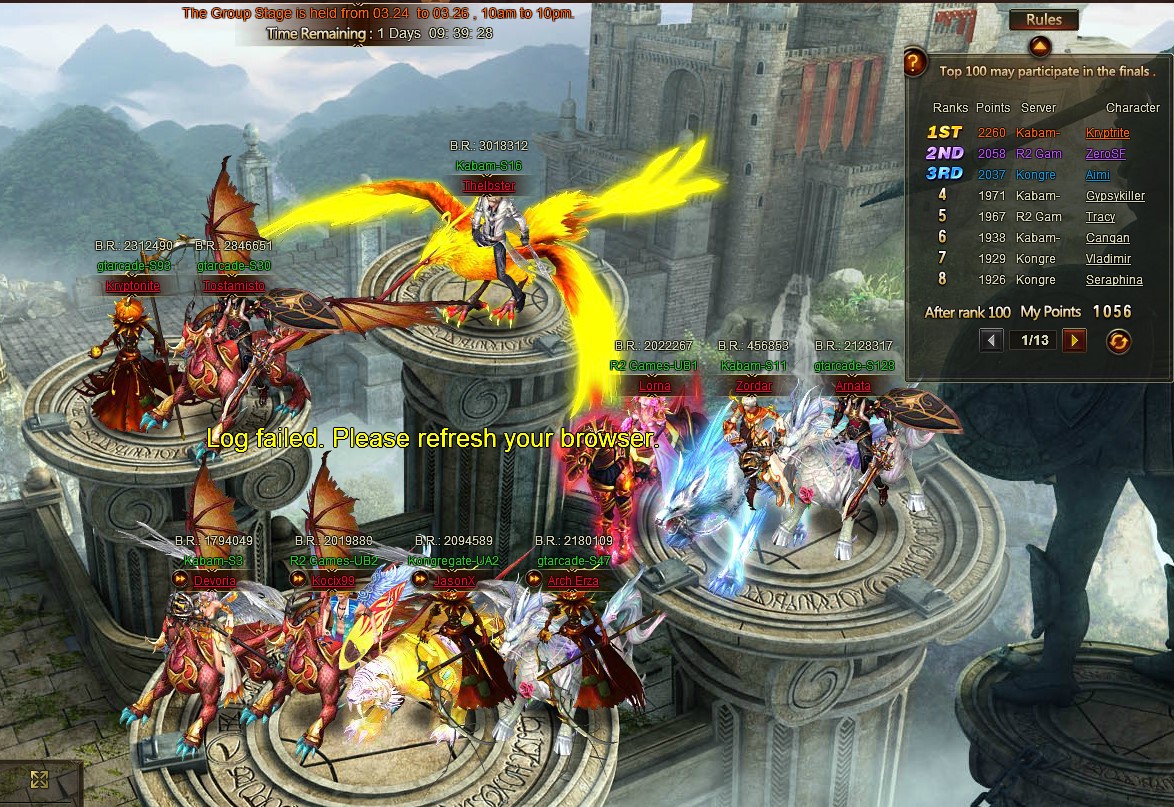Collapse the ranking panel with the up arrow
This screenshot has height=807, width=1174.
coord(1040,46)
